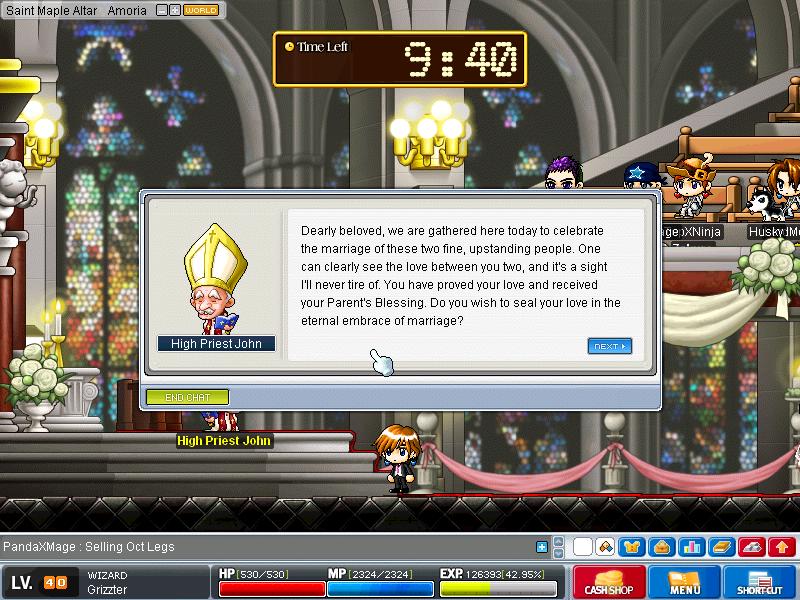Open the World map button
The image size is (800, 600).
coord(201,10)
